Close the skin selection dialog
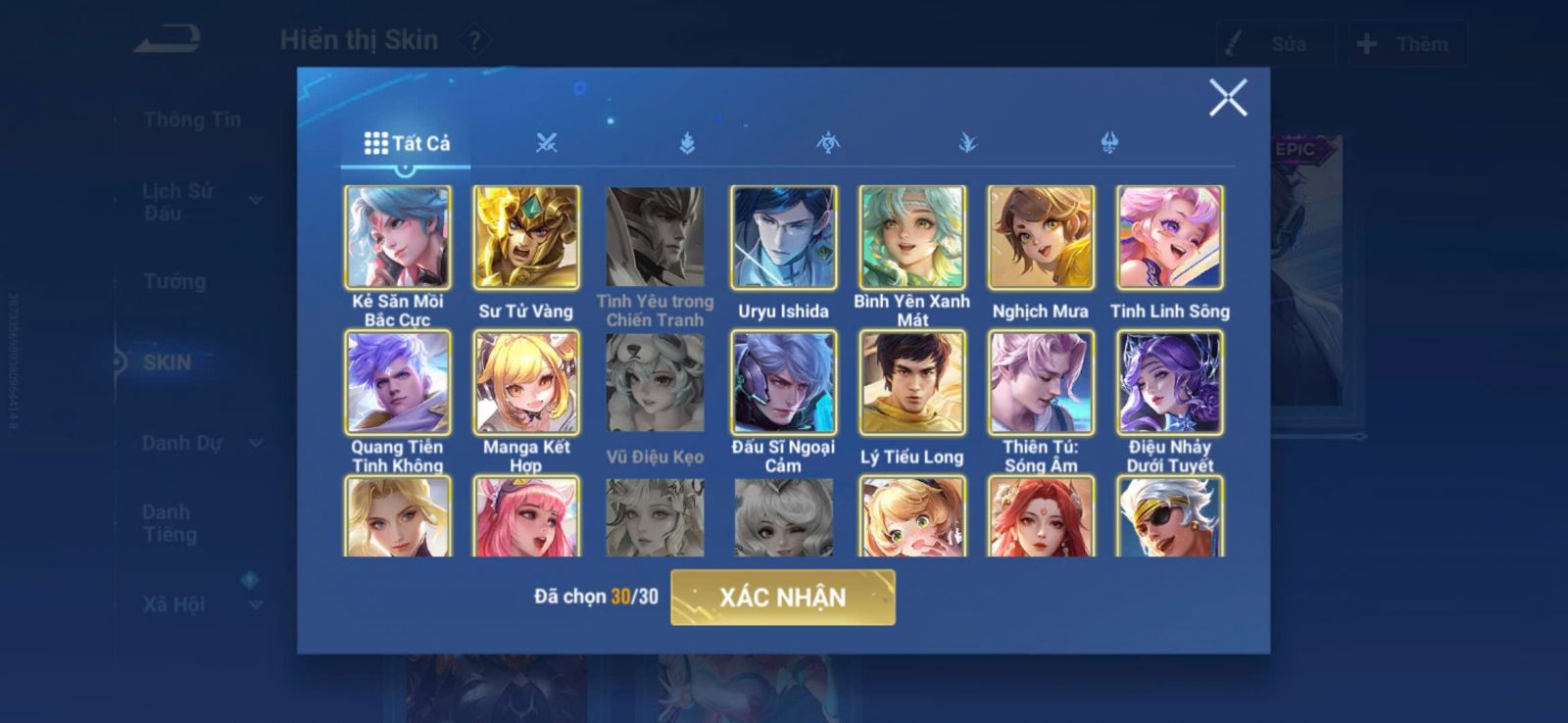 1227,98
